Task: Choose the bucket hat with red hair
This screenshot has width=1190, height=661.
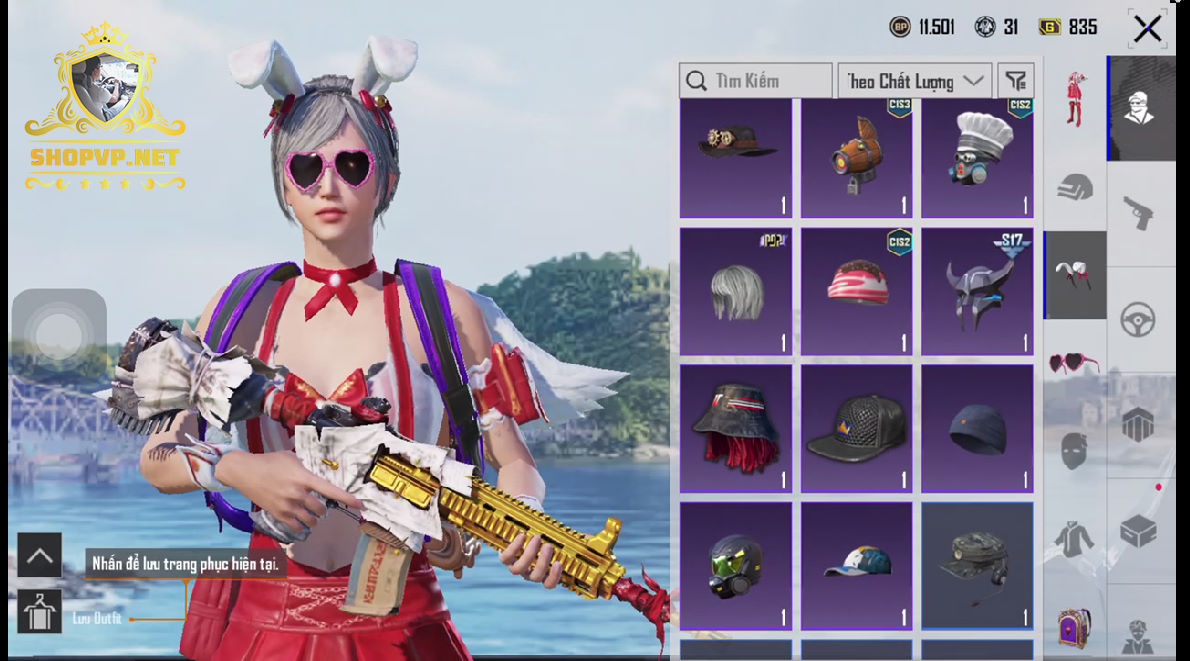Action: (736, 428)
